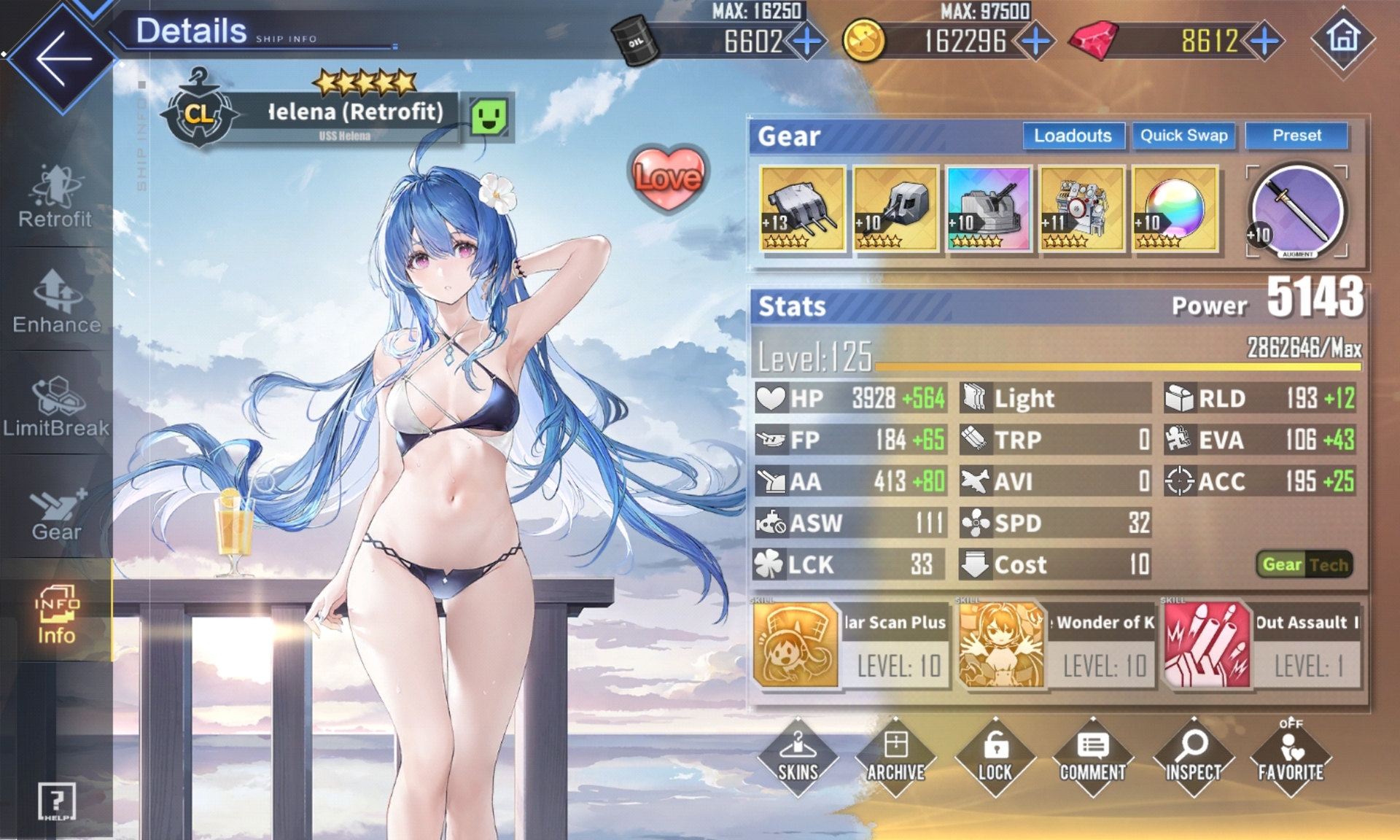Open the sword augment slot
The image size is (1400, 840).
pos(1298,211)
